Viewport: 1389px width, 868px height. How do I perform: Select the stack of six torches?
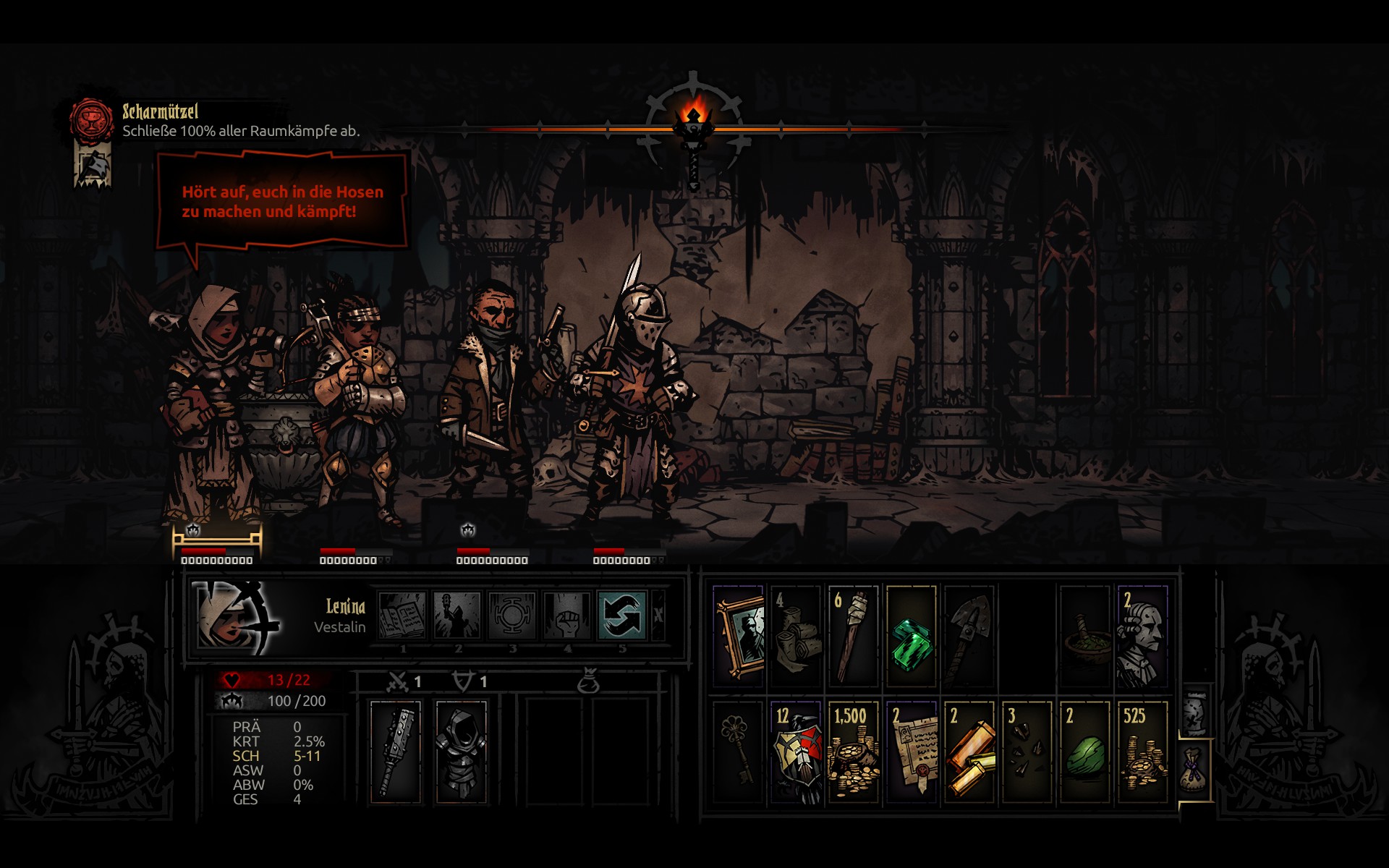[x=854, y=637]
